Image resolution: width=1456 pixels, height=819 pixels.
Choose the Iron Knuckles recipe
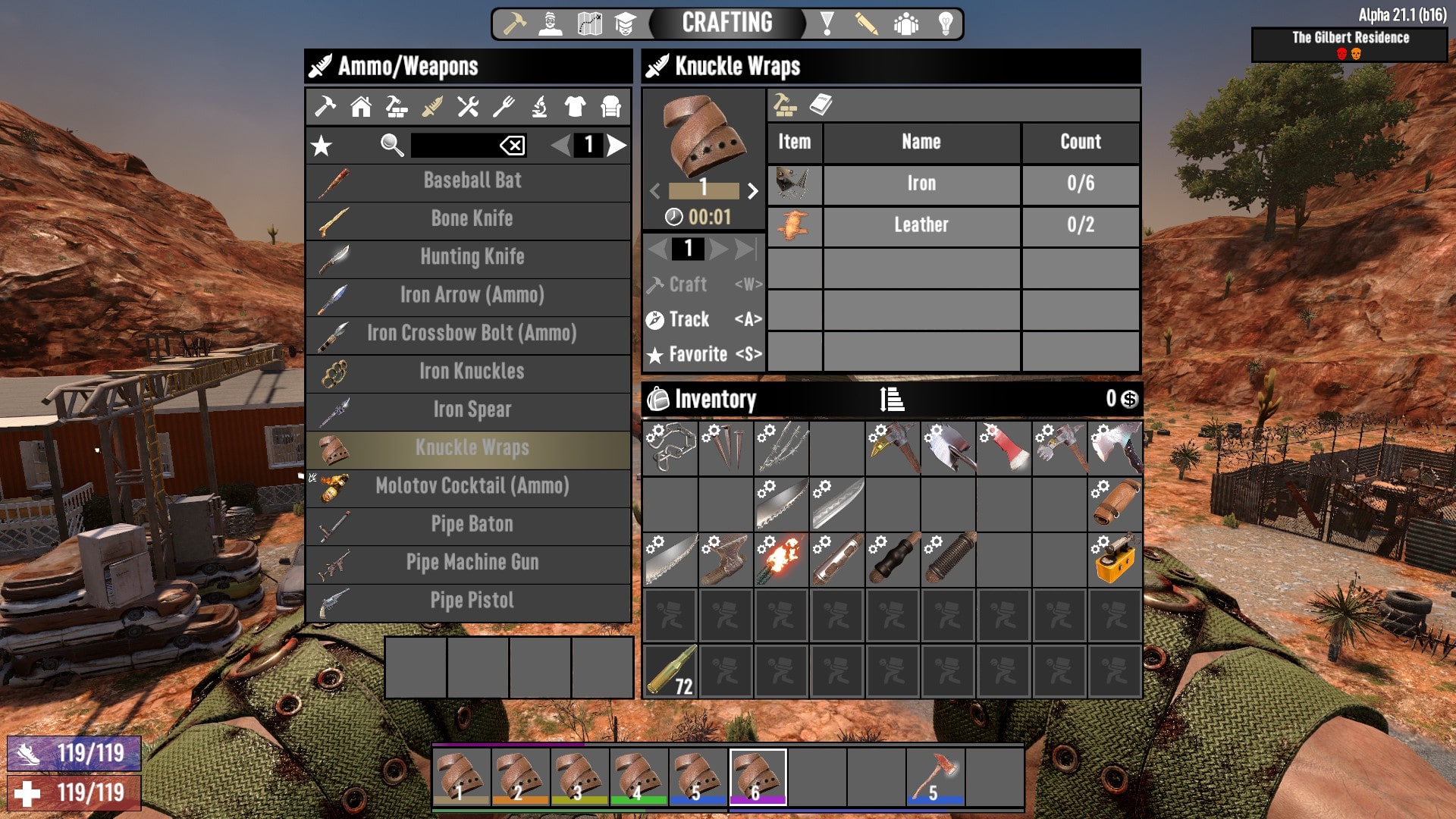(472, 372)
